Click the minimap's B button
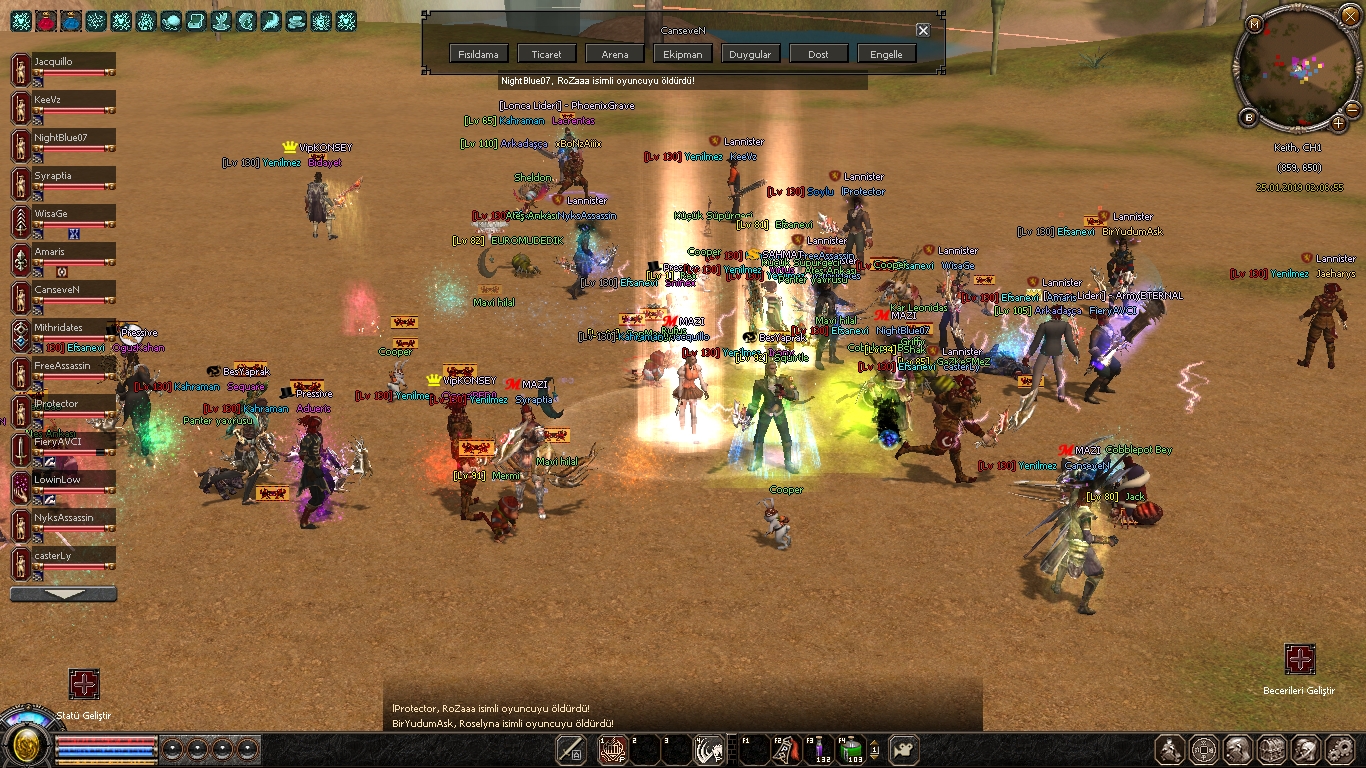Screen dimensions: 1366x768 point(1248,118)
